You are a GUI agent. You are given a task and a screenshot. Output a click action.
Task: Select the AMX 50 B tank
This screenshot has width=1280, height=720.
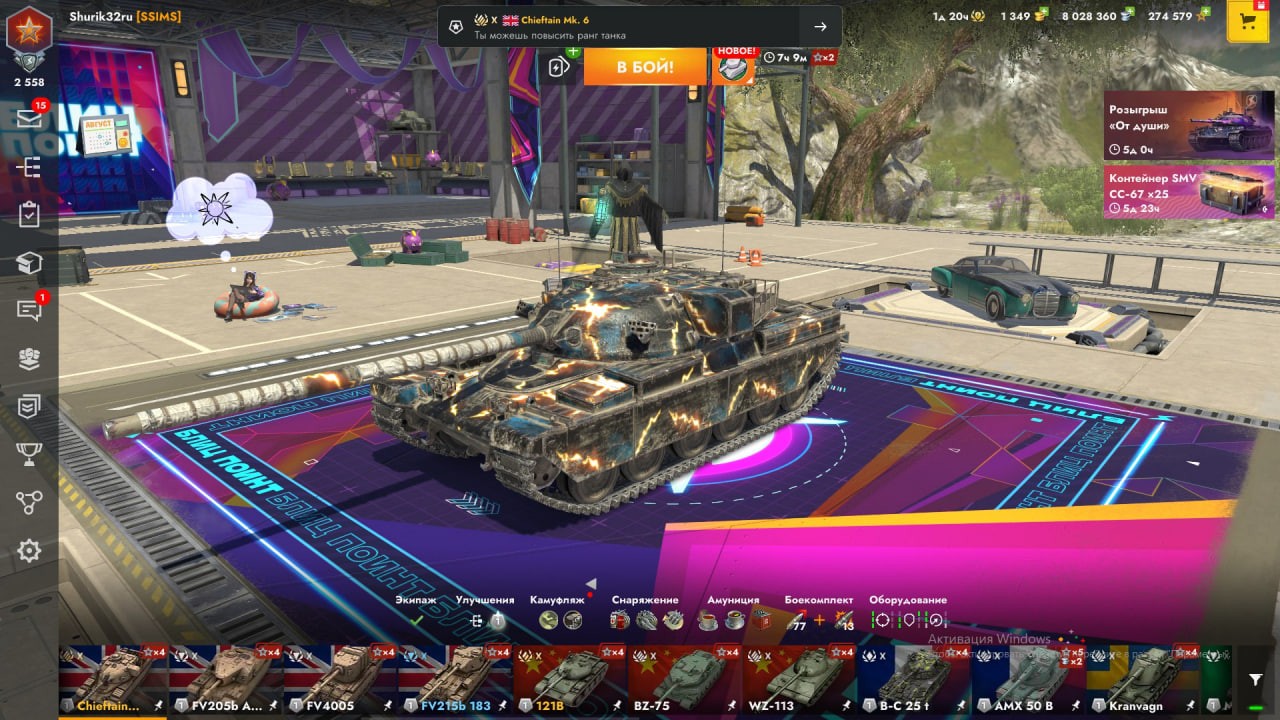click(1028, 680)
